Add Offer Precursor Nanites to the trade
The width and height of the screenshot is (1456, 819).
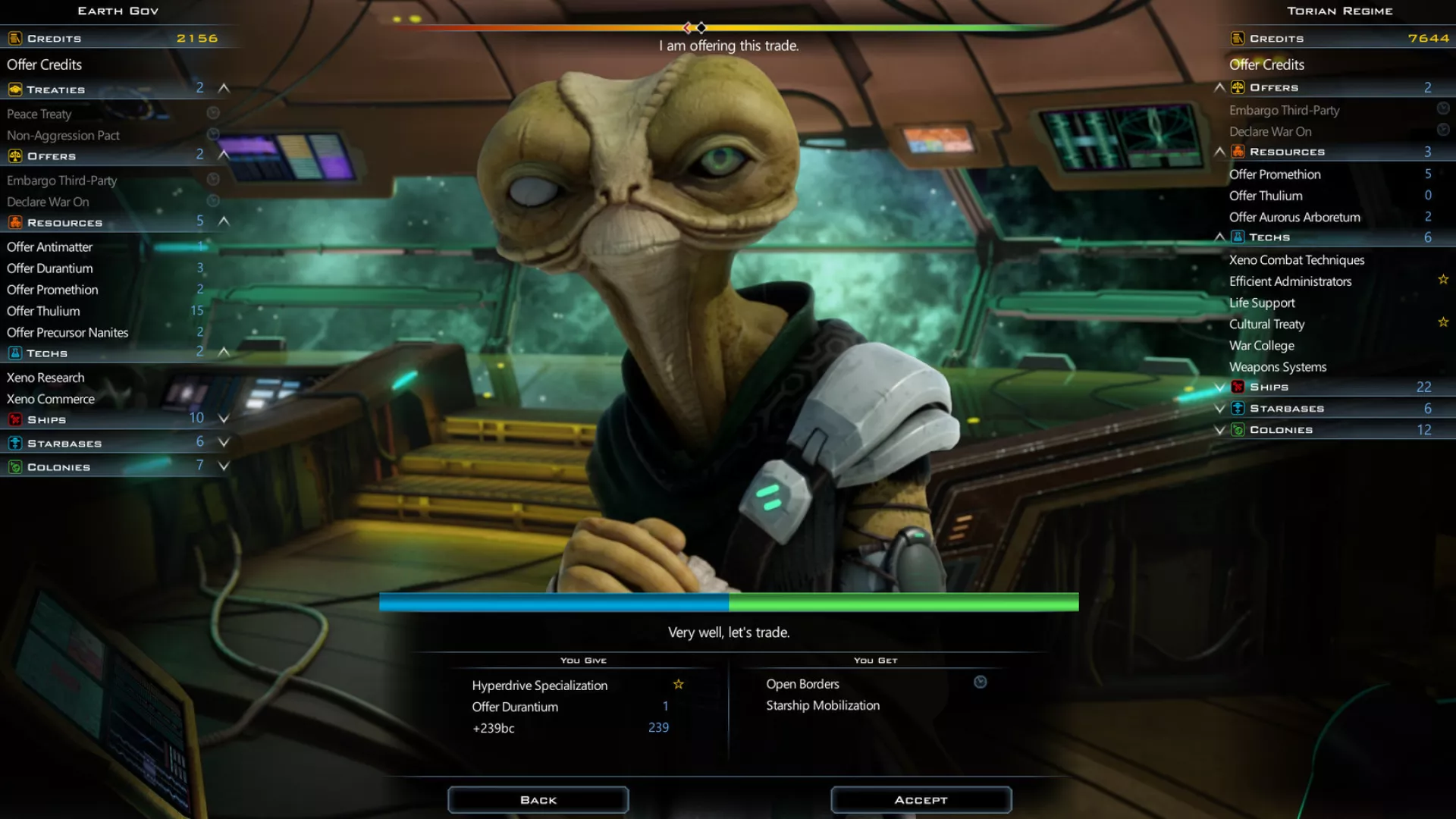[67, 333]
